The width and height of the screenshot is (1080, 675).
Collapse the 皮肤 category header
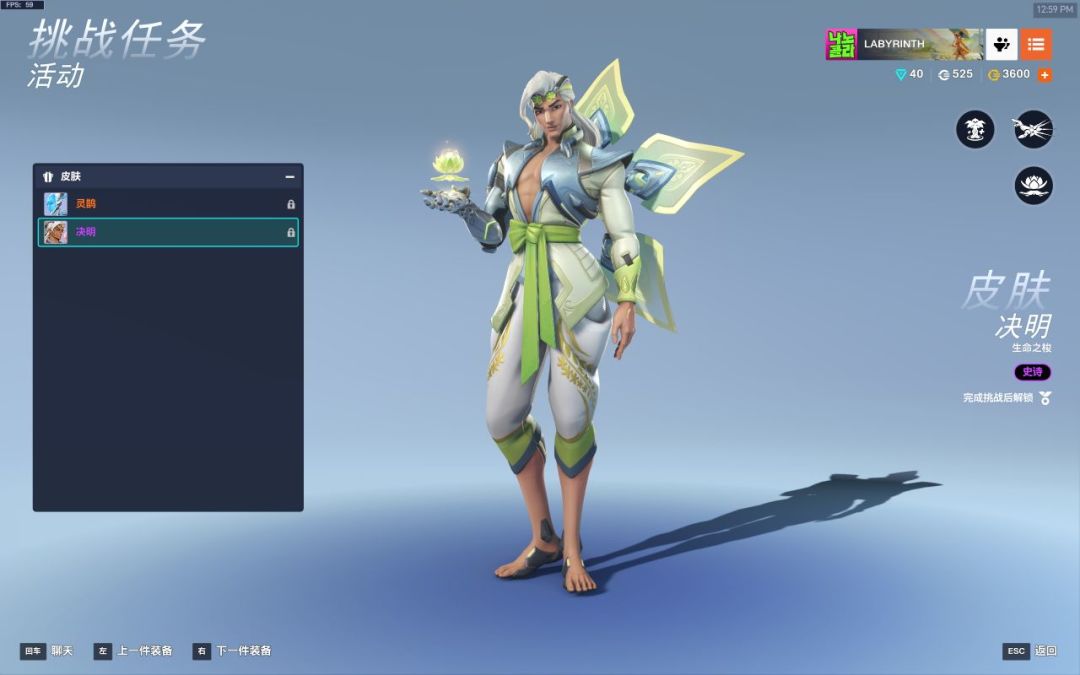(289, 177)
